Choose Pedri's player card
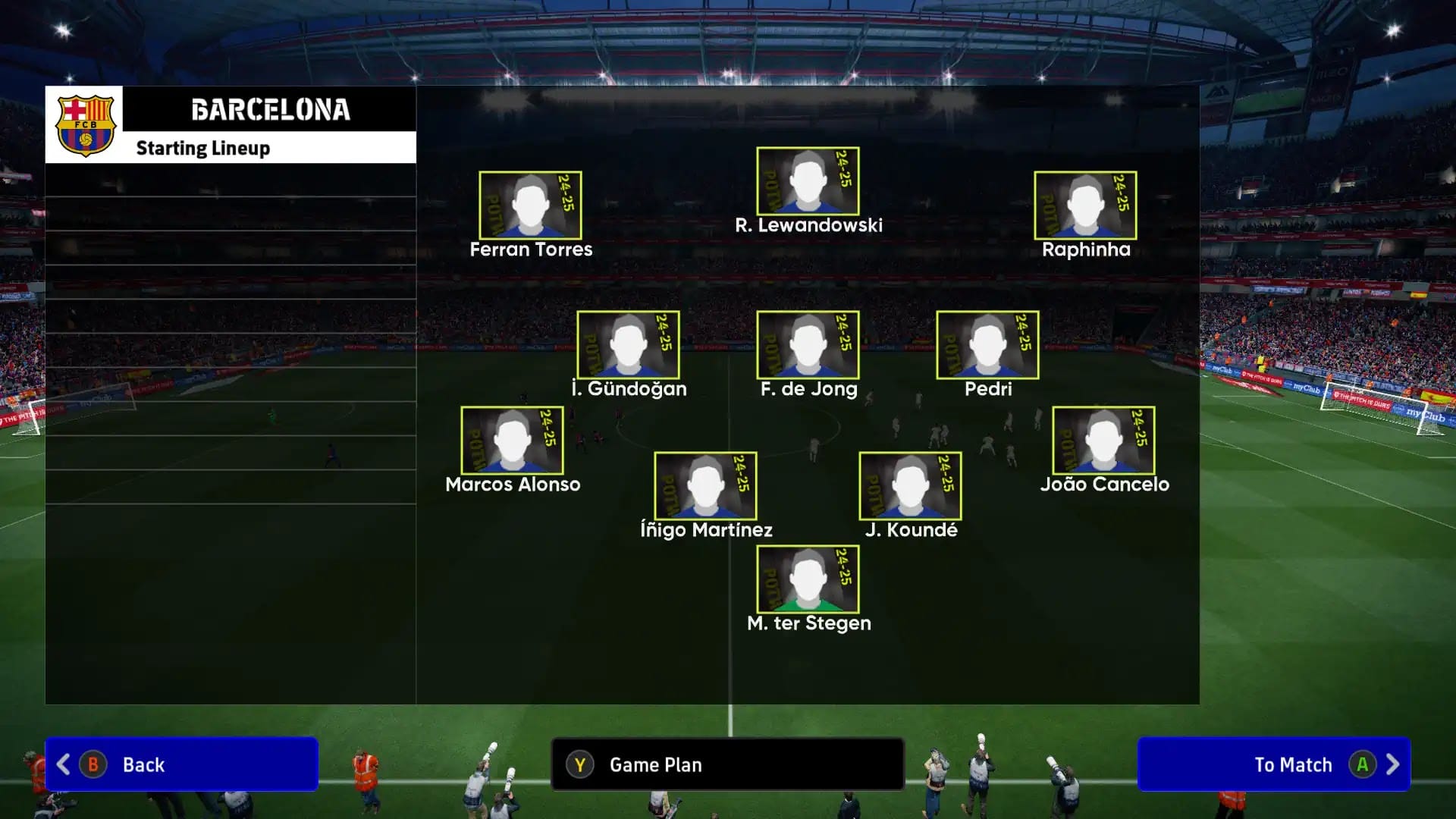1456x819 pixels. (x=987, y=345)
